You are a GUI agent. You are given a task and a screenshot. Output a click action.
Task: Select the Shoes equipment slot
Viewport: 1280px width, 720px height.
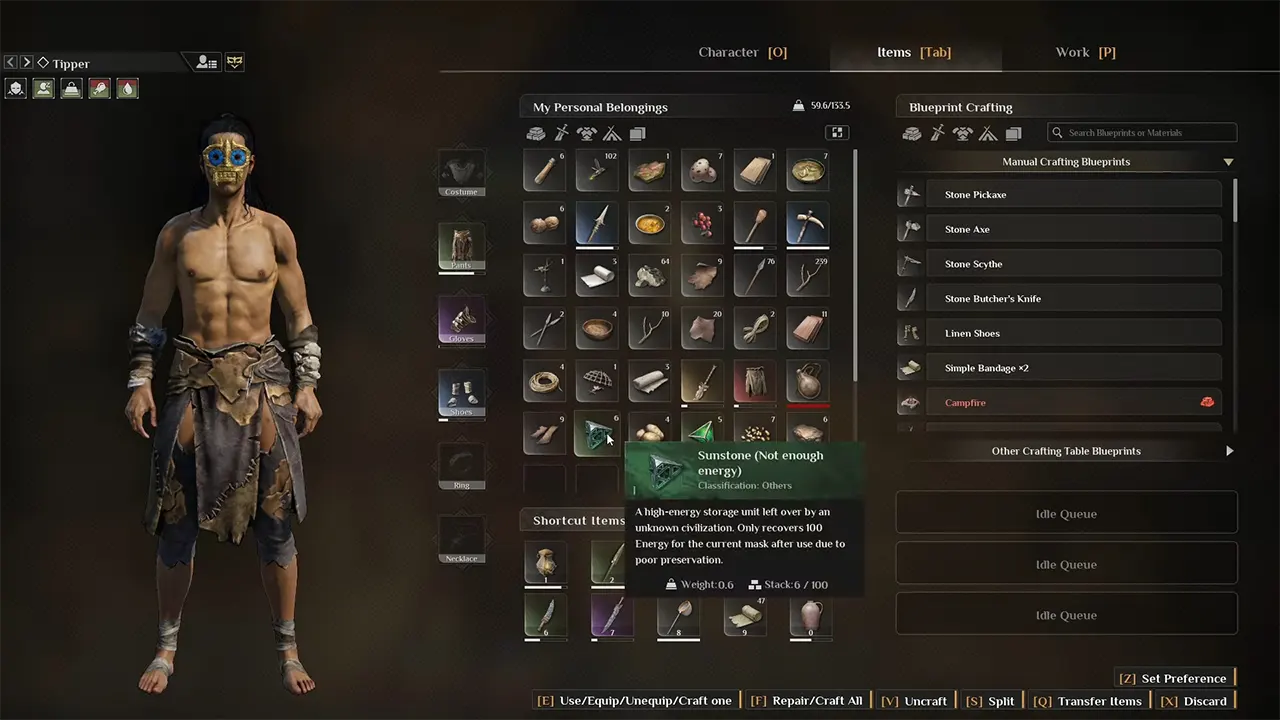tap(461, 393)
